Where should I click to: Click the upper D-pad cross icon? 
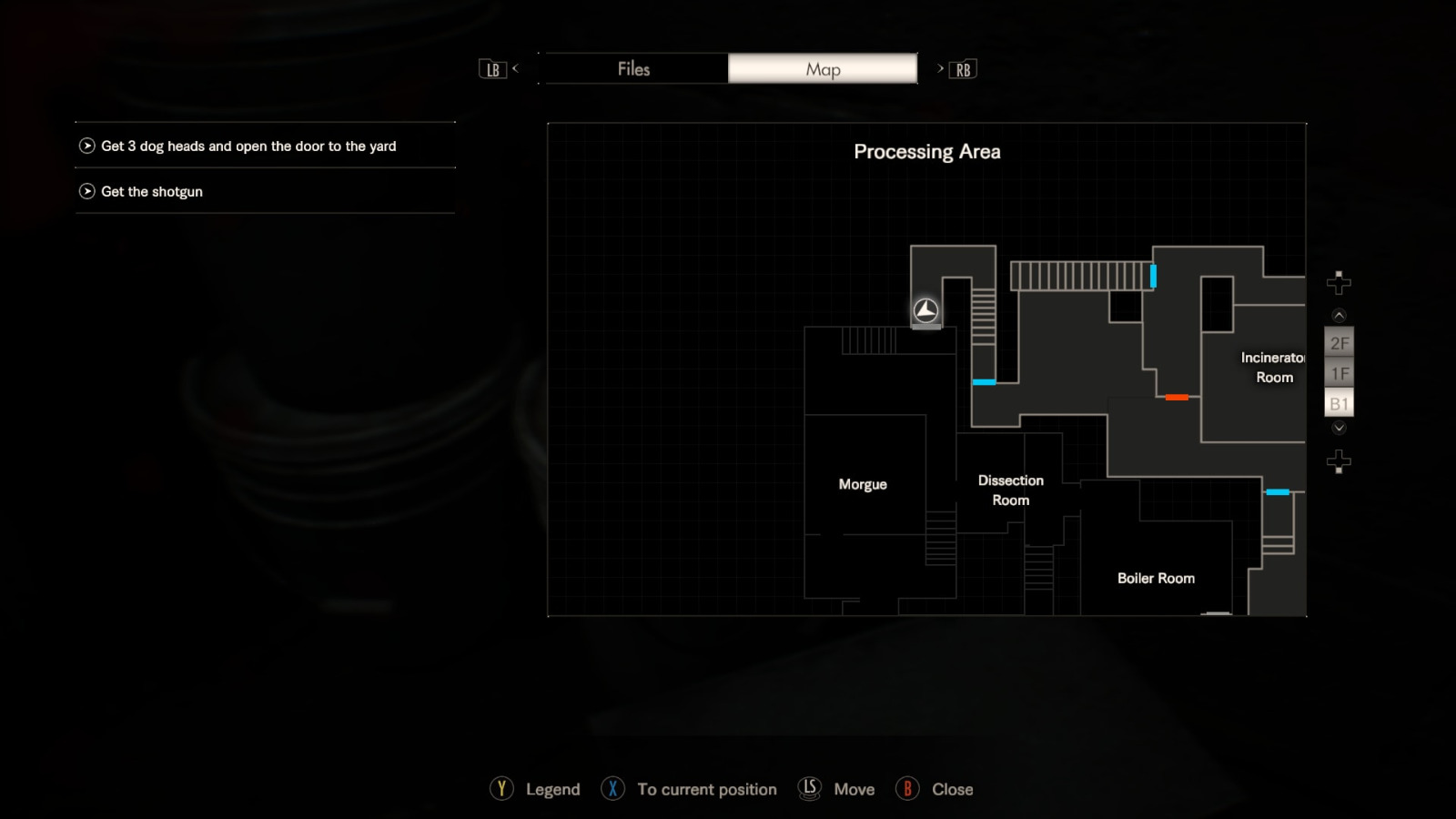1339,283
